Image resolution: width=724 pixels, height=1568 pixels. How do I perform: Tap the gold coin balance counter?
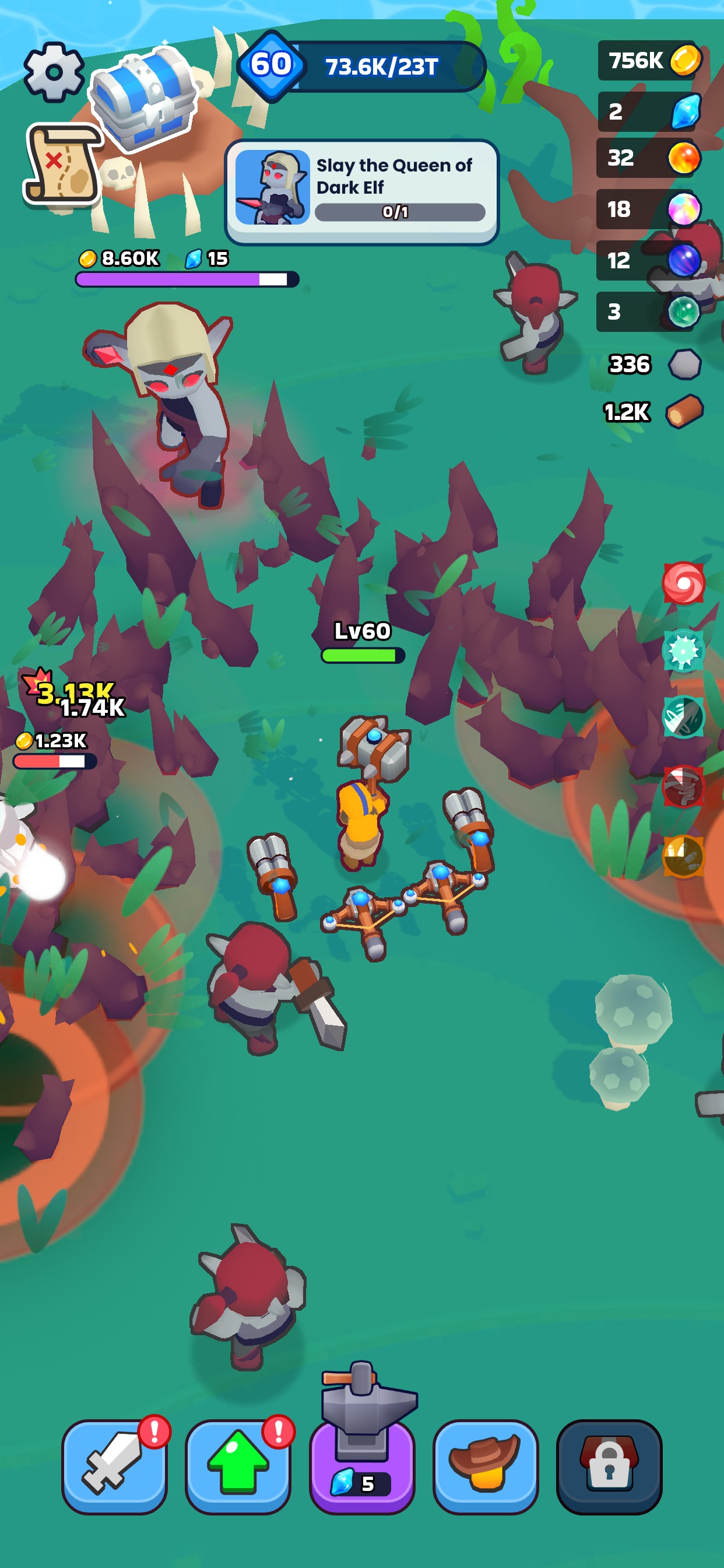pyautogui.click(x=650, y=60)
